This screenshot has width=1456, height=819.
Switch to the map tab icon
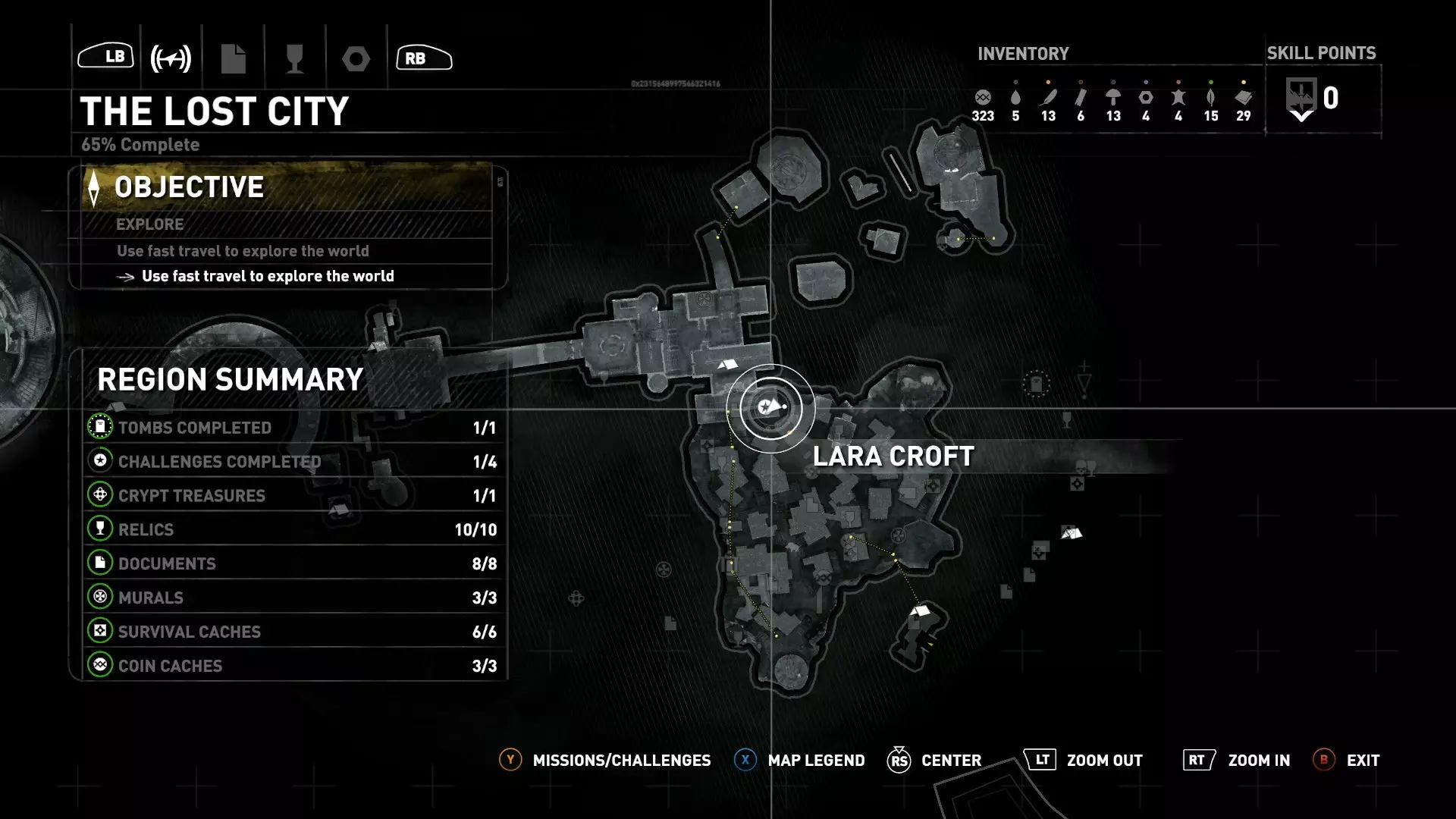coord(171,58)
